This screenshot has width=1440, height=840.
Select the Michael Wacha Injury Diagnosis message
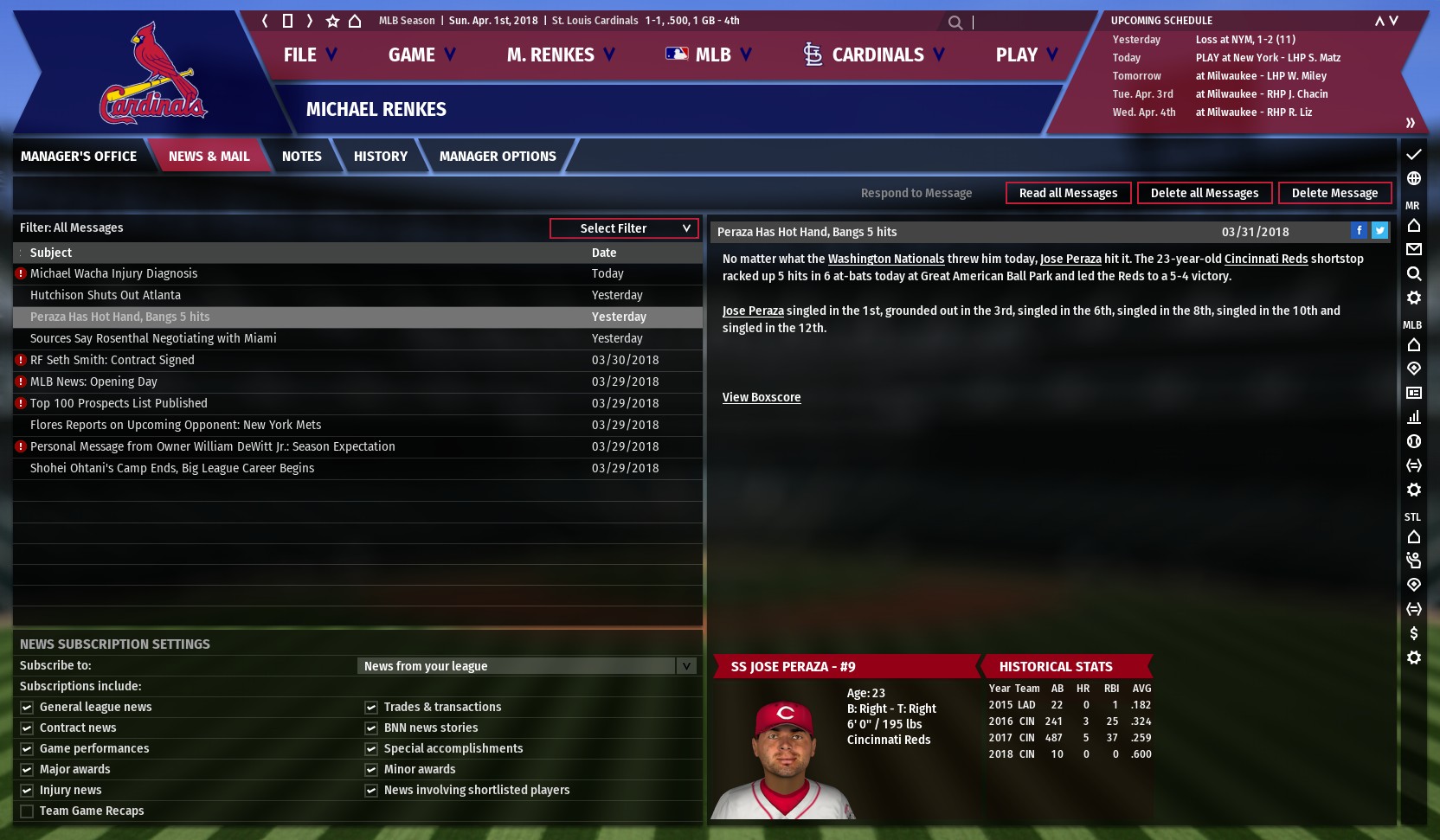pyautogui.click(x=113, y=273)
